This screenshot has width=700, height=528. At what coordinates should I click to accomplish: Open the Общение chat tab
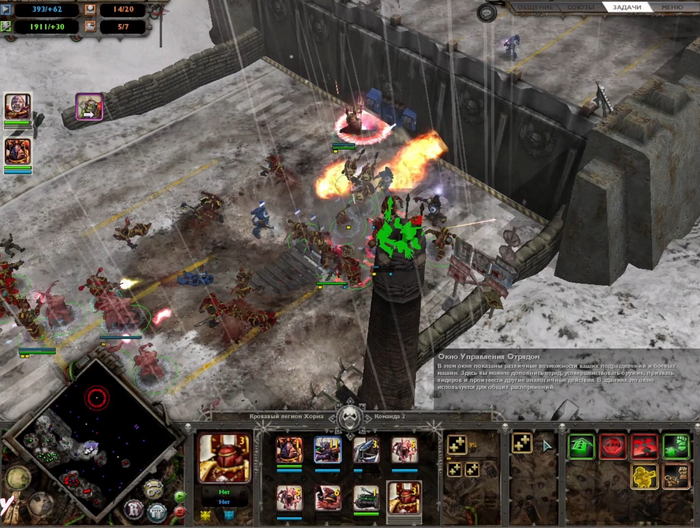pyautogui.click(x=533, y=7)
